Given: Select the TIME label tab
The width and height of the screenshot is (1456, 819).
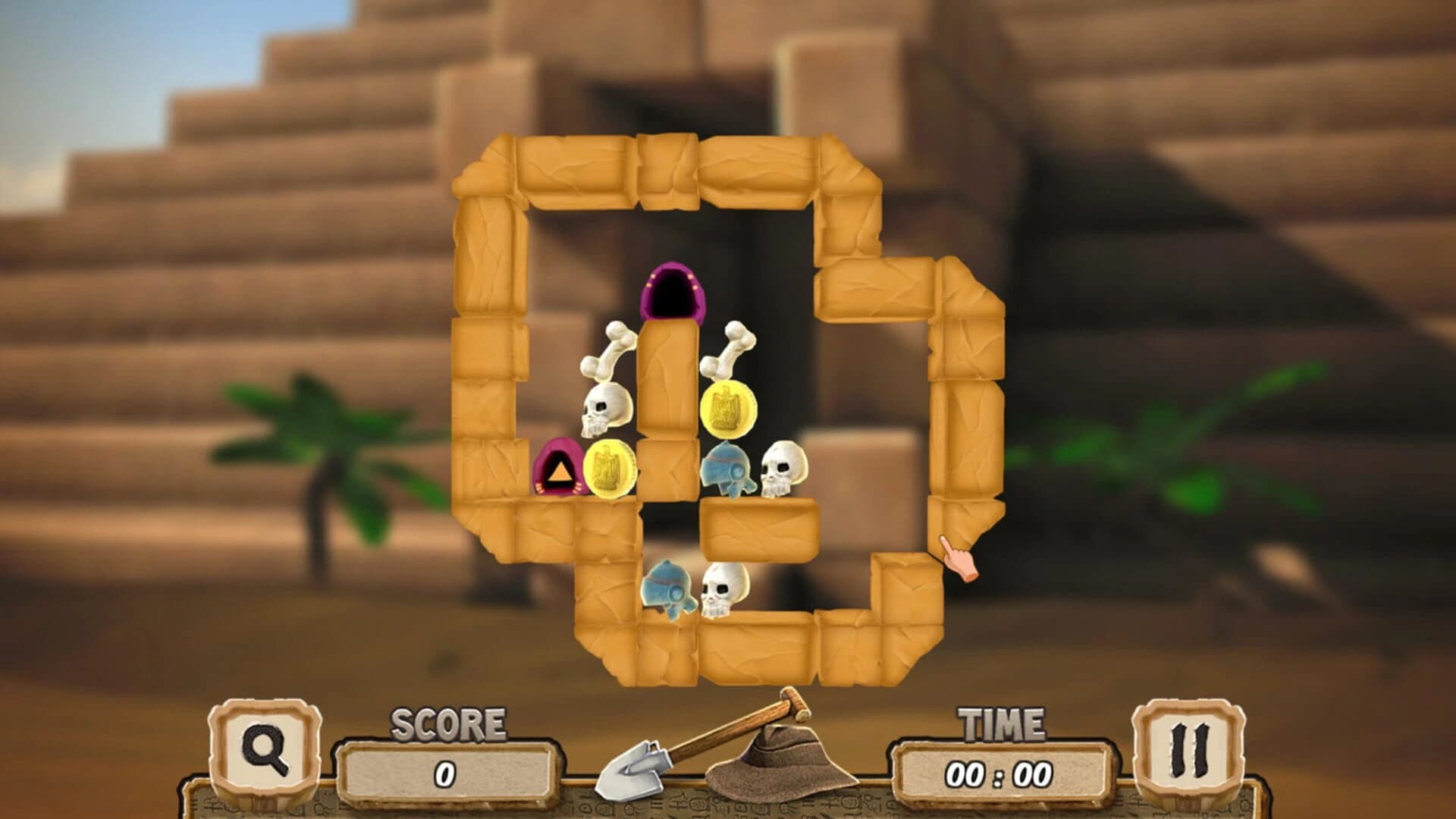Looking at the screenshot, I should (1001, 724).
